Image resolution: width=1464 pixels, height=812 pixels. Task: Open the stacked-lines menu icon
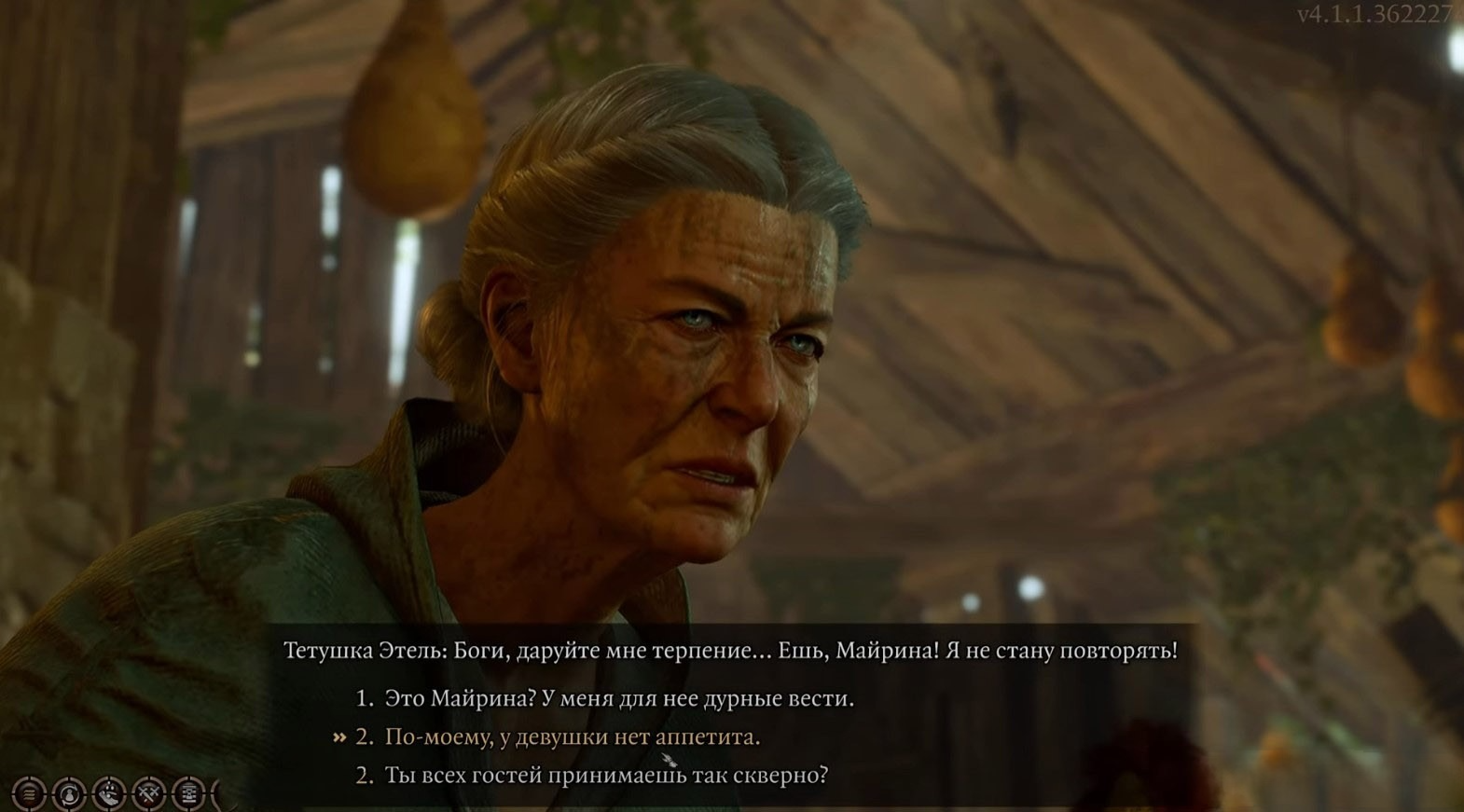[29, 794]
